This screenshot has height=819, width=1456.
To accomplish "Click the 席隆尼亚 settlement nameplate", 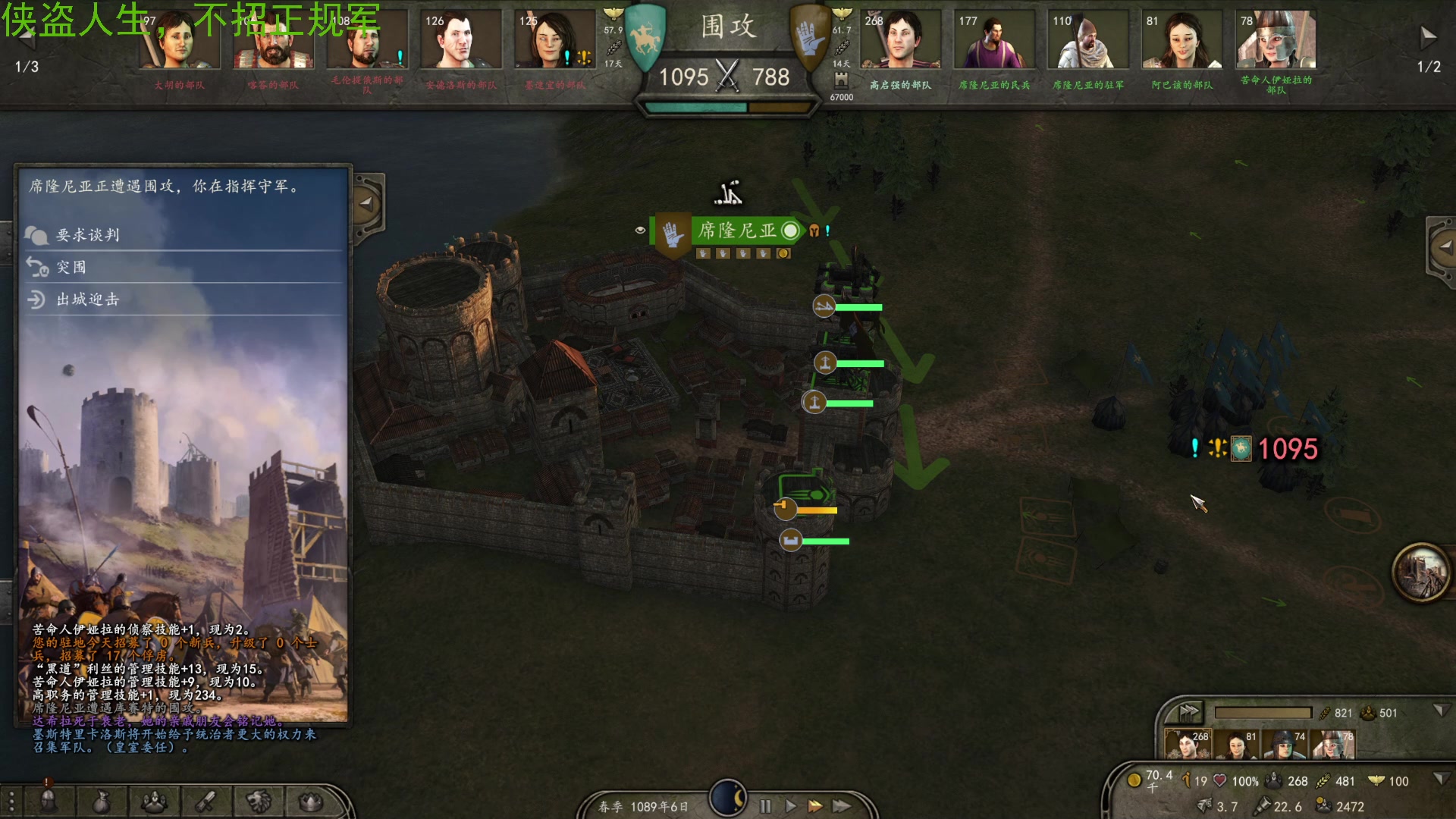I will click(737, 231).
